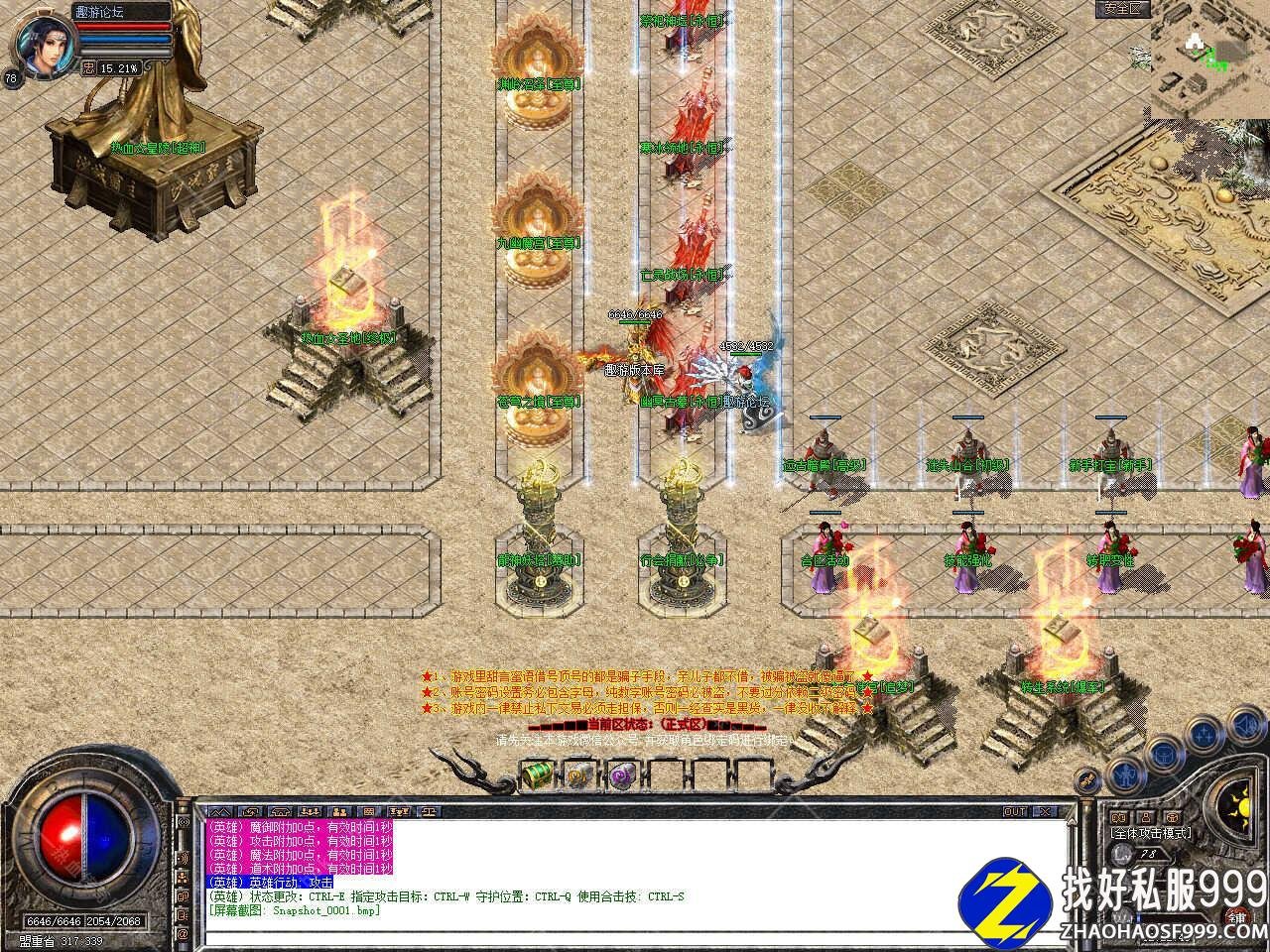The height and width of the screenshot is (952, 1270).
Task: Use the golden scroll item in hotbar
Action: coord(579,773)
